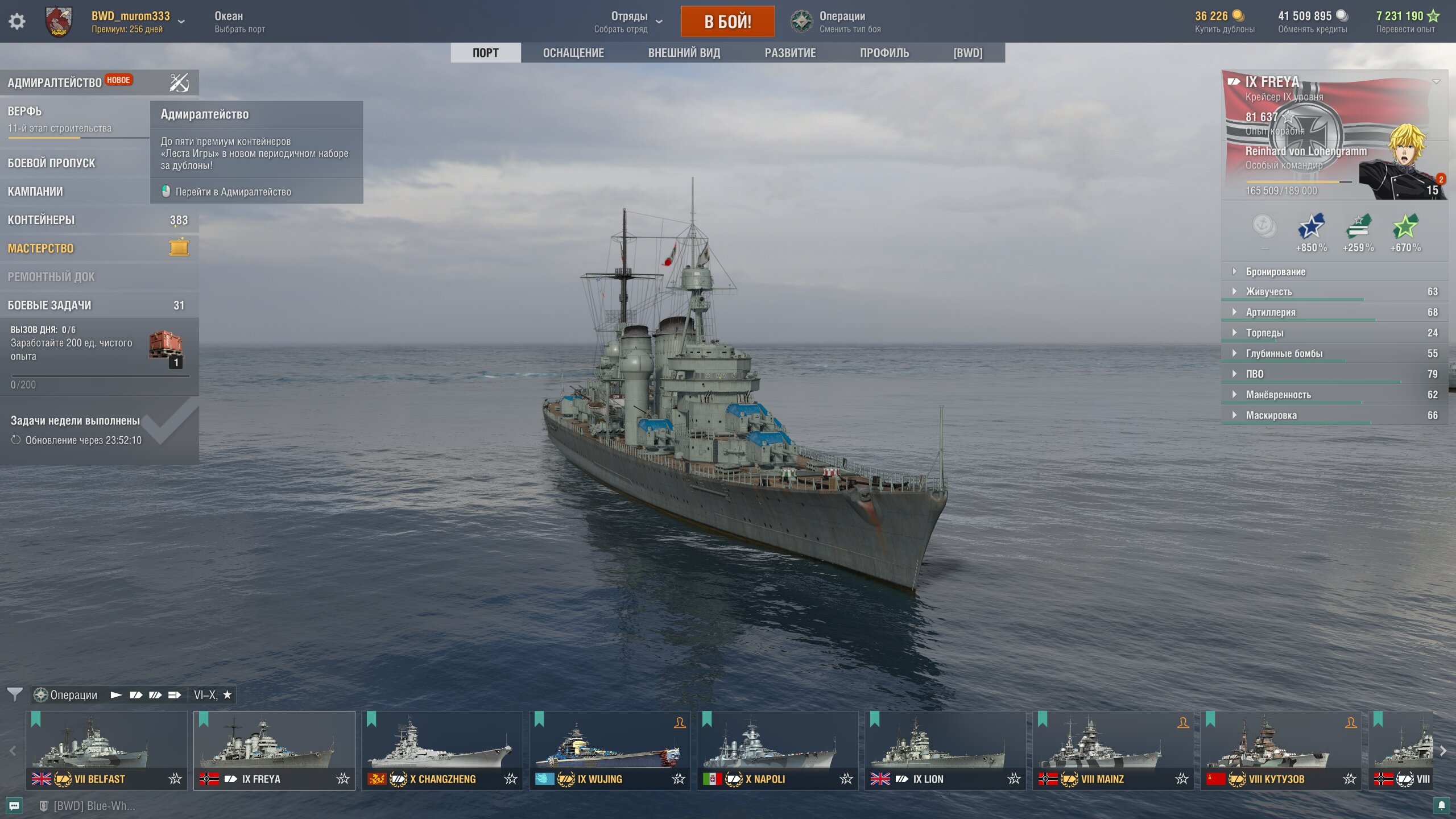Screen dimensions: 1456x819
Task: Open the [BWD] clan tab
Action: (967, 53)
